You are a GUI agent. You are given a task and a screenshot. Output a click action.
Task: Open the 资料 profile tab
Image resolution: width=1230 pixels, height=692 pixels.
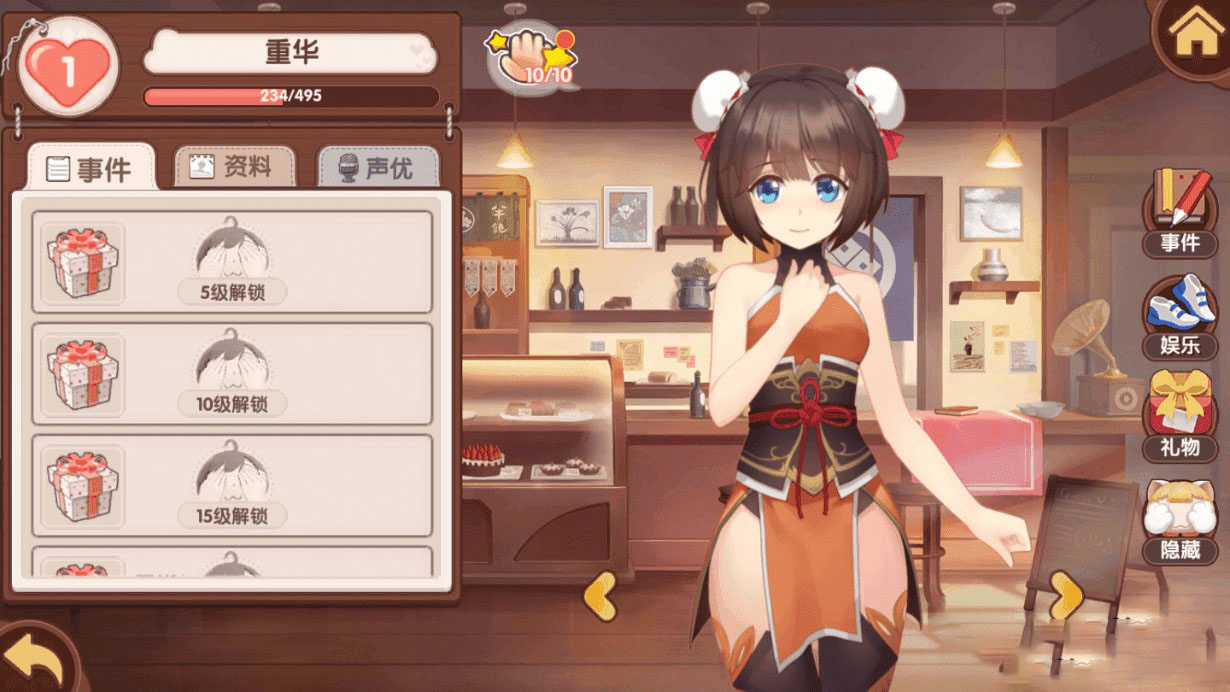click(235, 167)
